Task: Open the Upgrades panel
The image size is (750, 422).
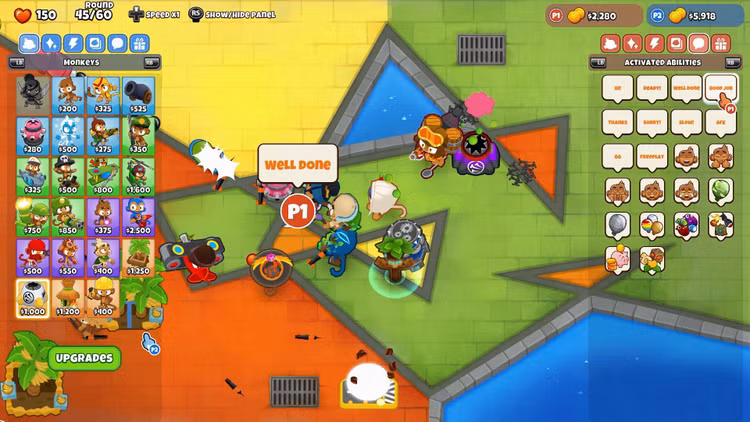Action: click(82, 357)
